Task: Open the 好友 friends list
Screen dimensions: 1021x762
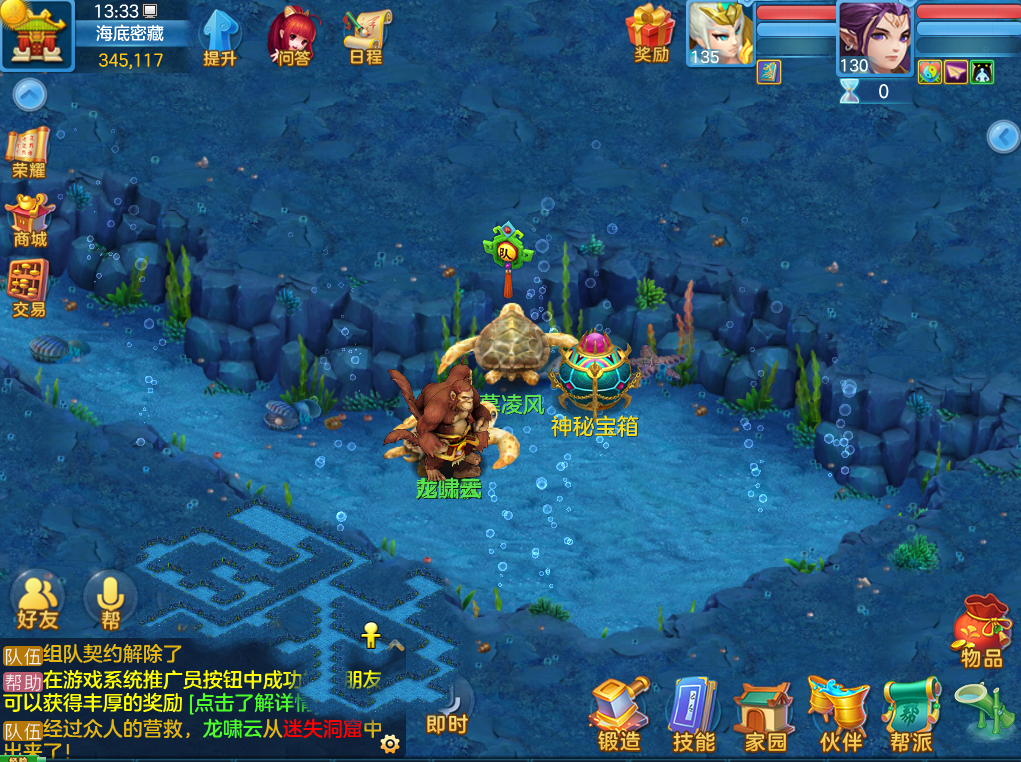Action: click(x=37, y=600)
